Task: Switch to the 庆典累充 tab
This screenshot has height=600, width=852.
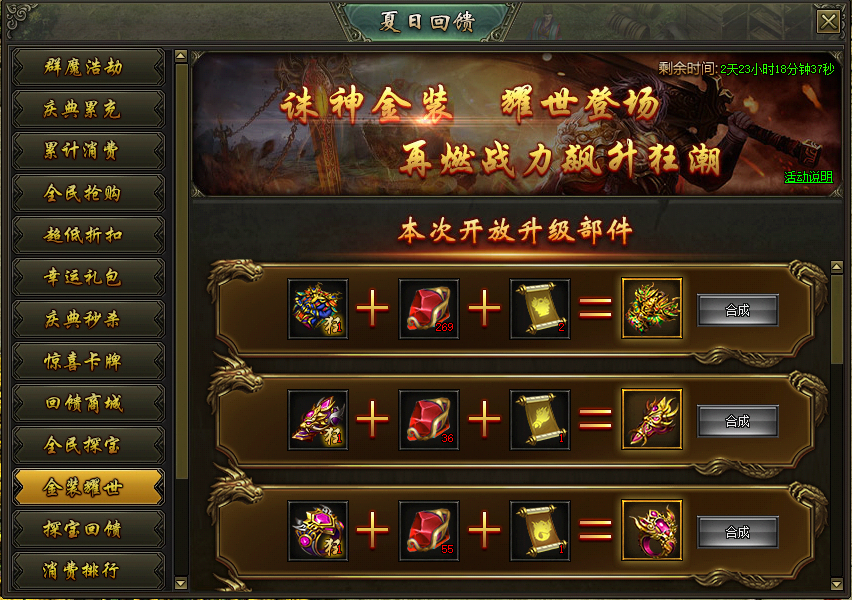Action: 88,109
